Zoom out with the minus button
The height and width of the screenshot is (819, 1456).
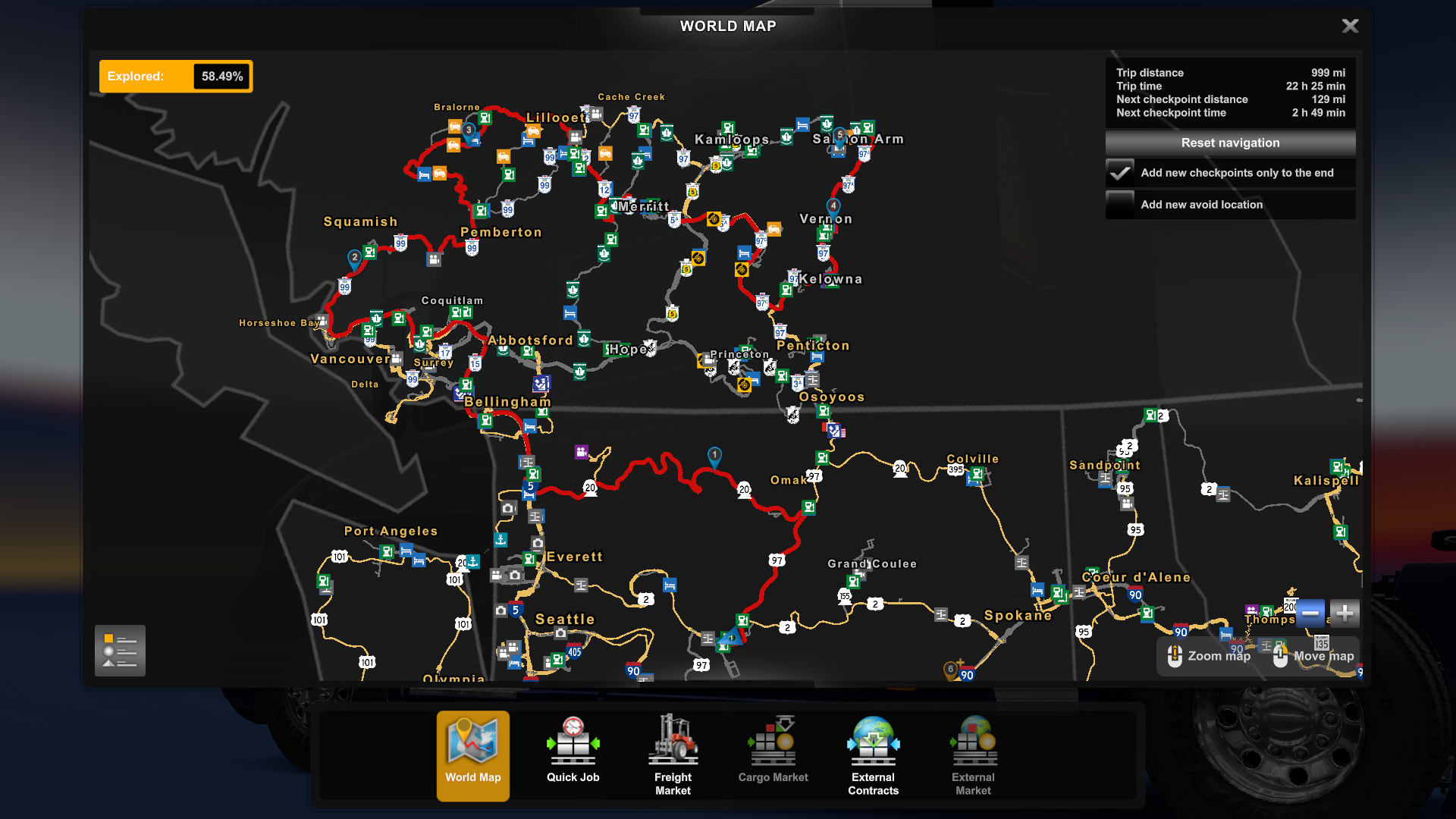click(x=1310, y=613)
